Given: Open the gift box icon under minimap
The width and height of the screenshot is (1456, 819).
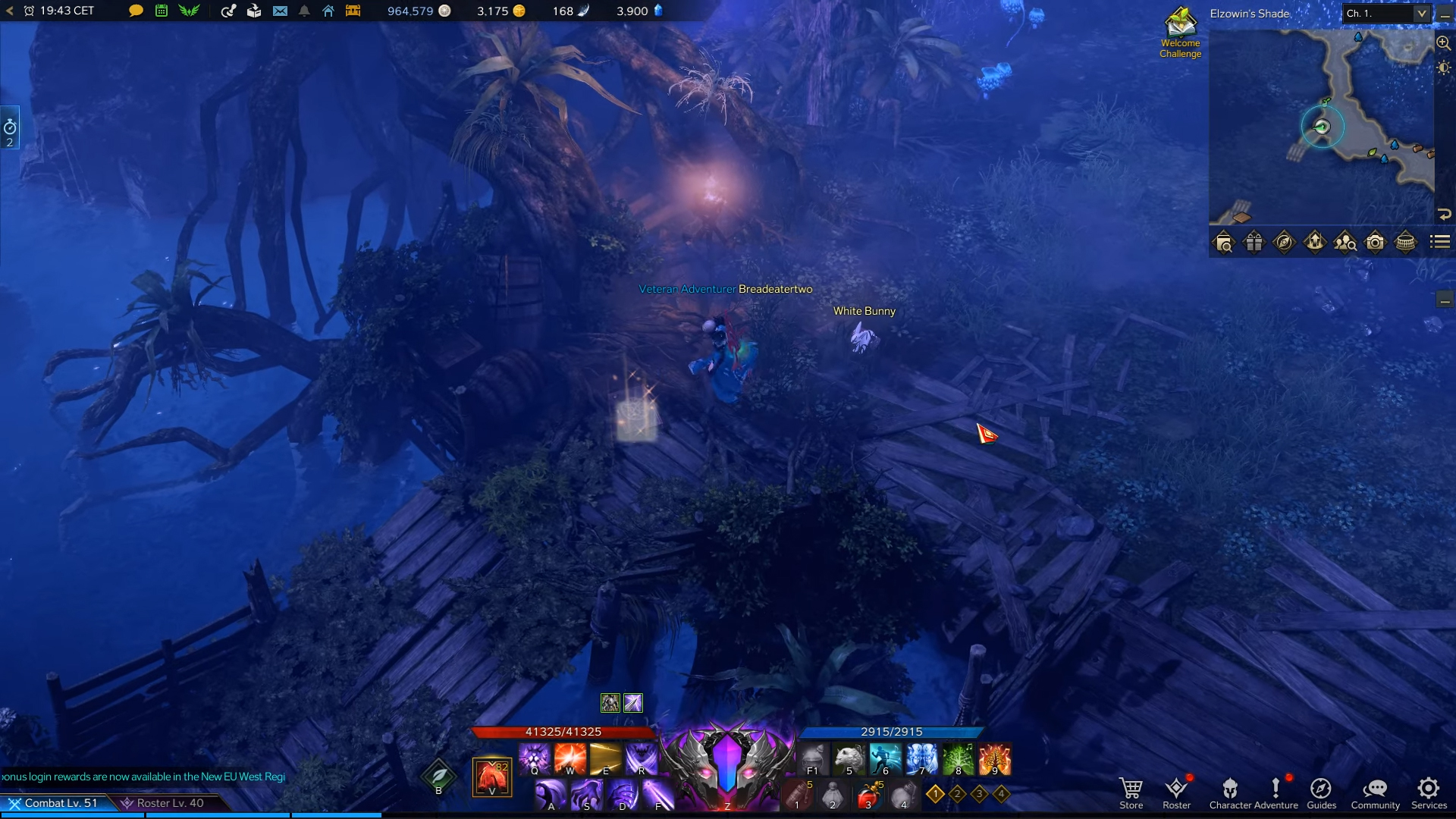Looking at the screenshot, I should (x=1254, y=243).
